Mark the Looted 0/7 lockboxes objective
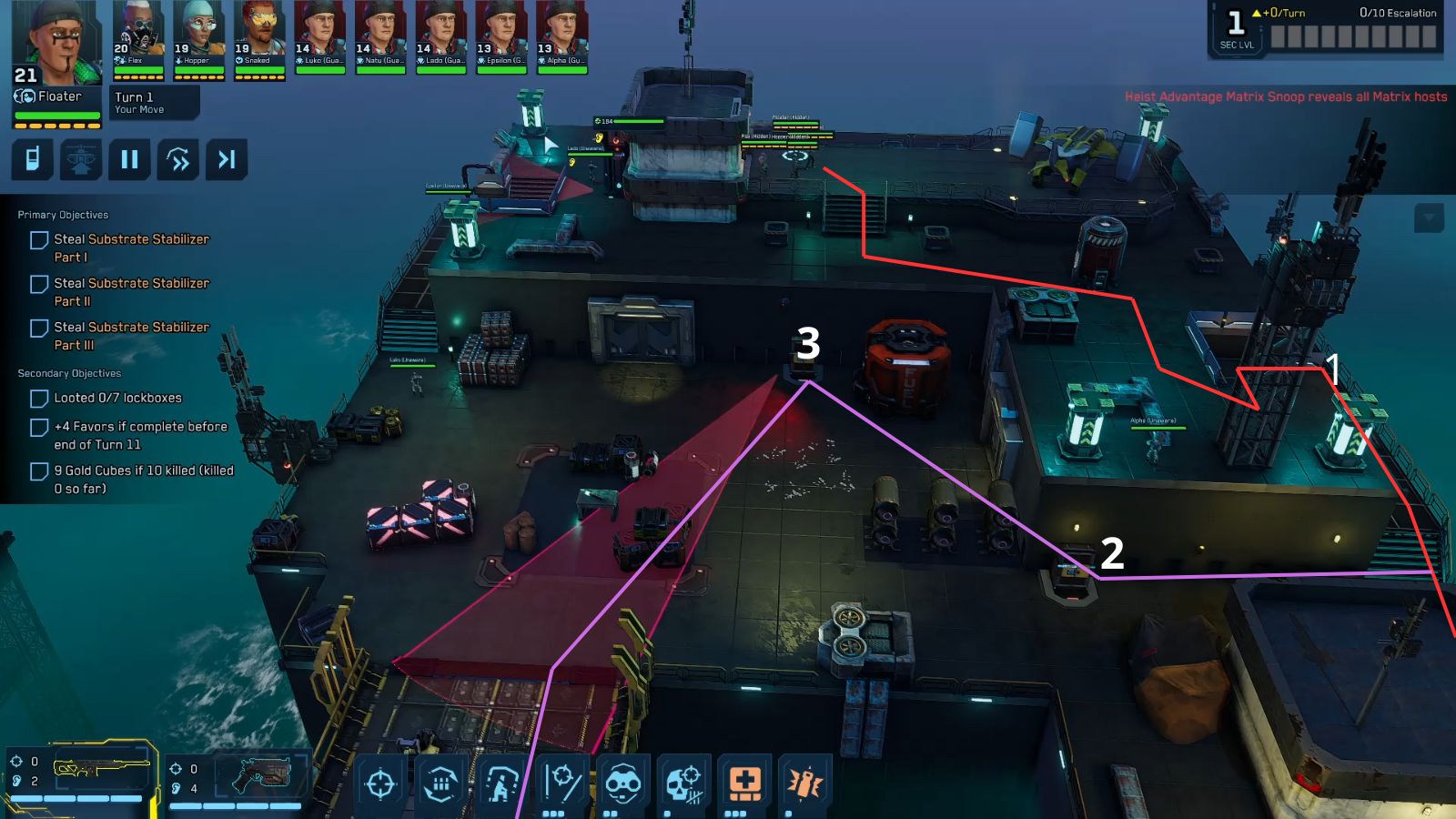Screen dimensions: 1456x819 click(x=37, y=398)
